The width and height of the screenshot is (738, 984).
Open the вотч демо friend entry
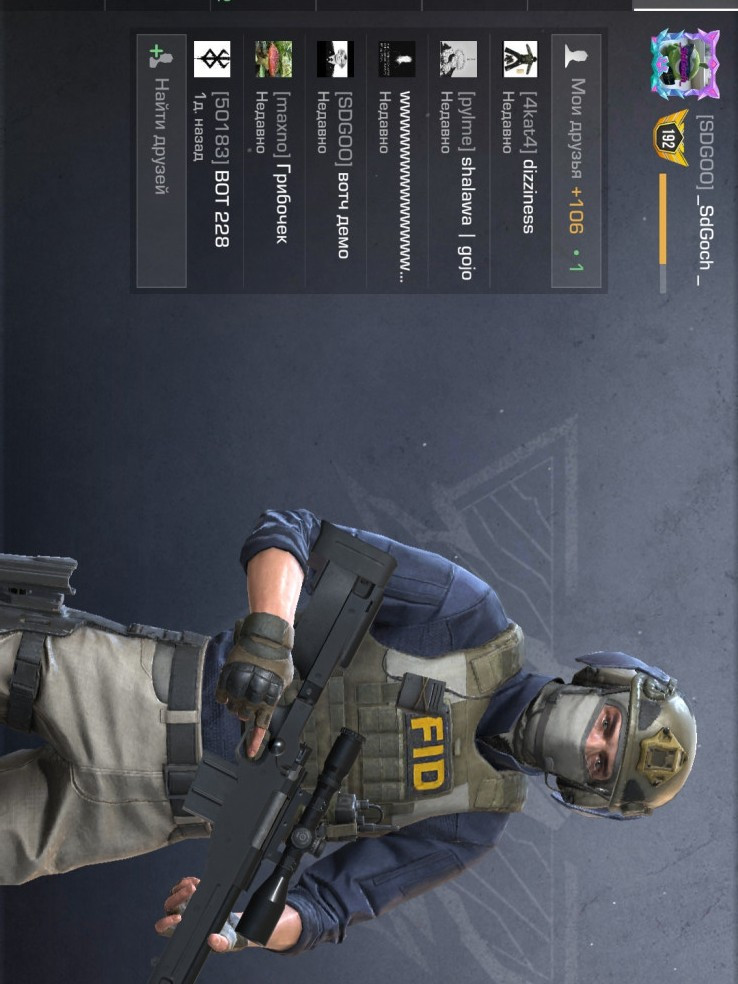tap(335, 162)
